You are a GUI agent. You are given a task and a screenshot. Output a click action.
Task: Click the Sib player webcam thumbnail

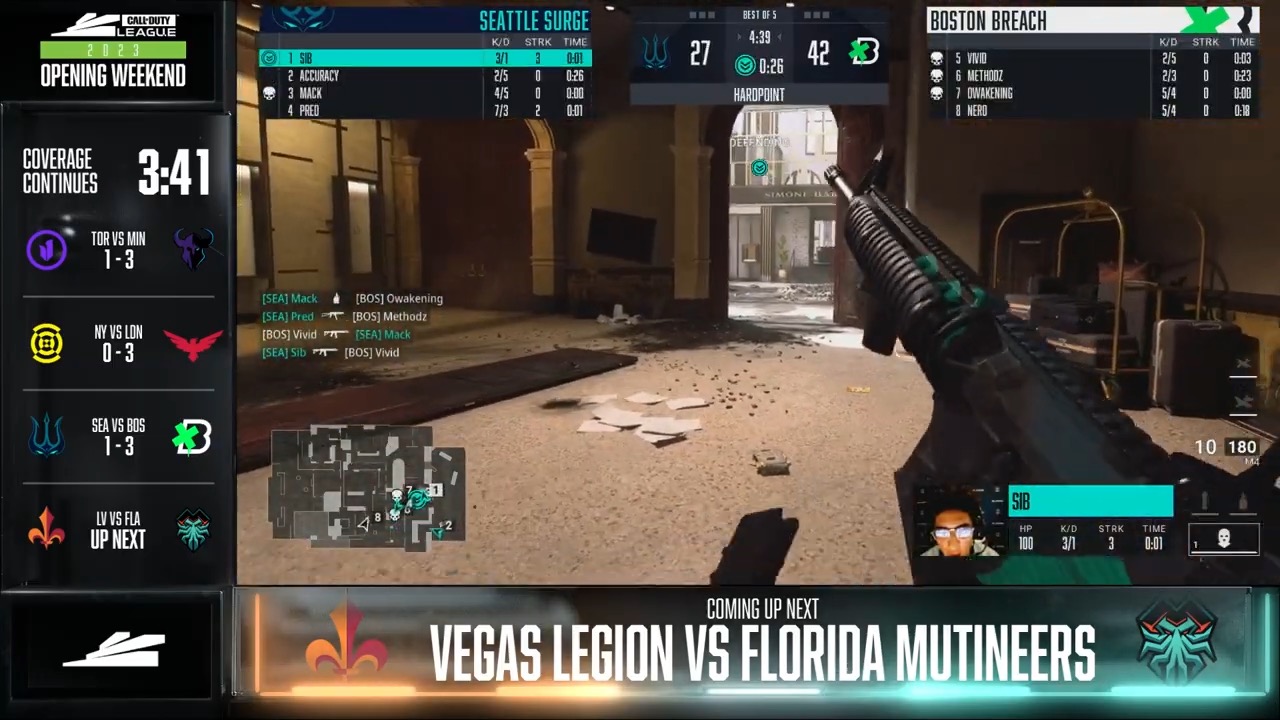[957, 521]
